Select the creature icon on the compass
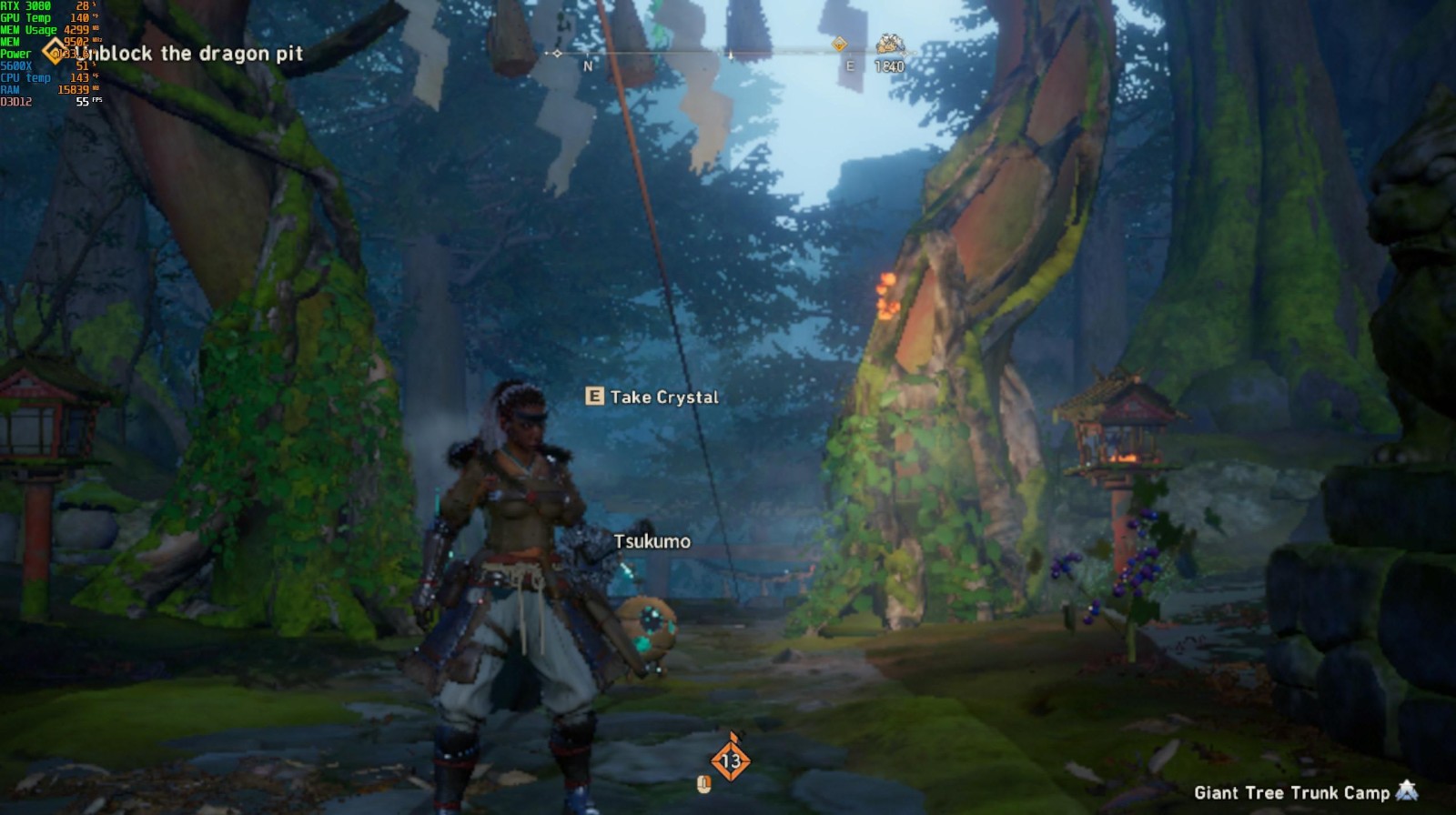 coord(889,44)
